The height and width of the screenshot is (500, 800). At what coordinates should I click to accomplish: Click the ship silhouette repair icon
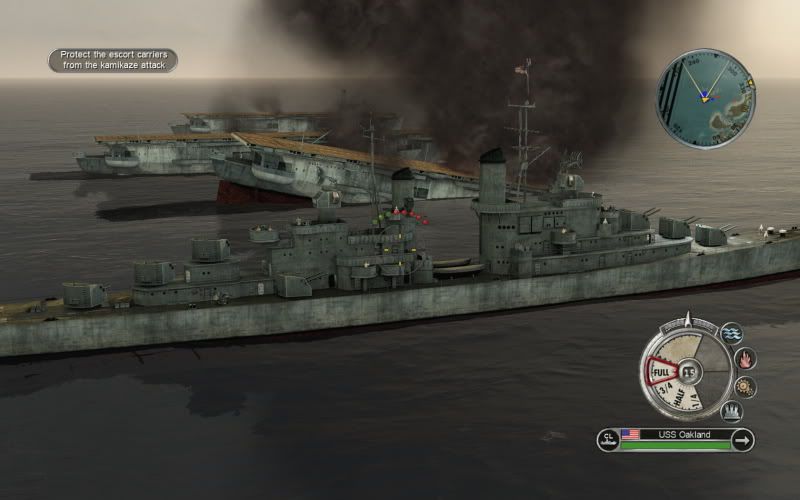(732, 410)
